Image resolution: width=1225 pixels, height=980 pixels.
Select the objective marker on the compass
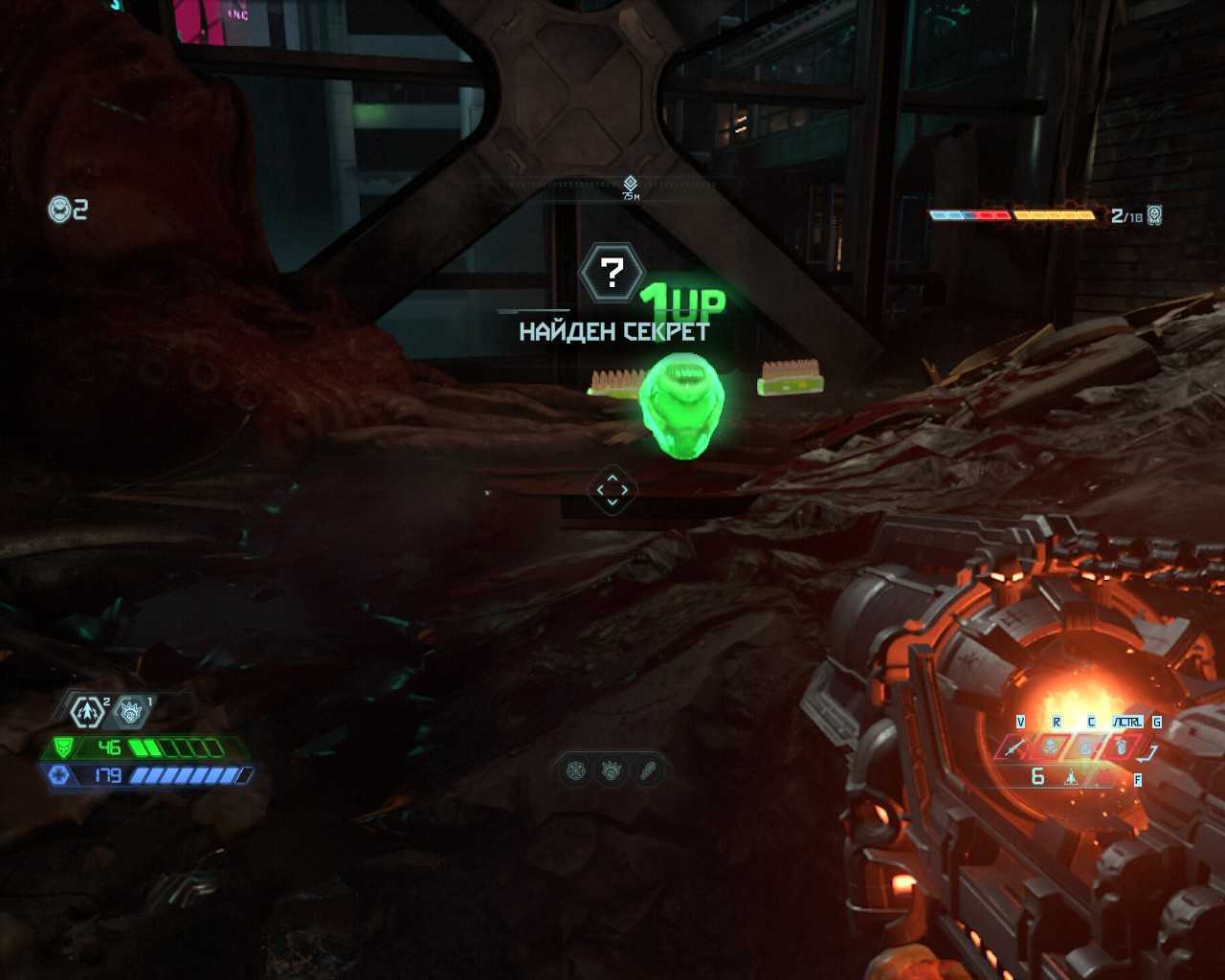tap(630, 183)
